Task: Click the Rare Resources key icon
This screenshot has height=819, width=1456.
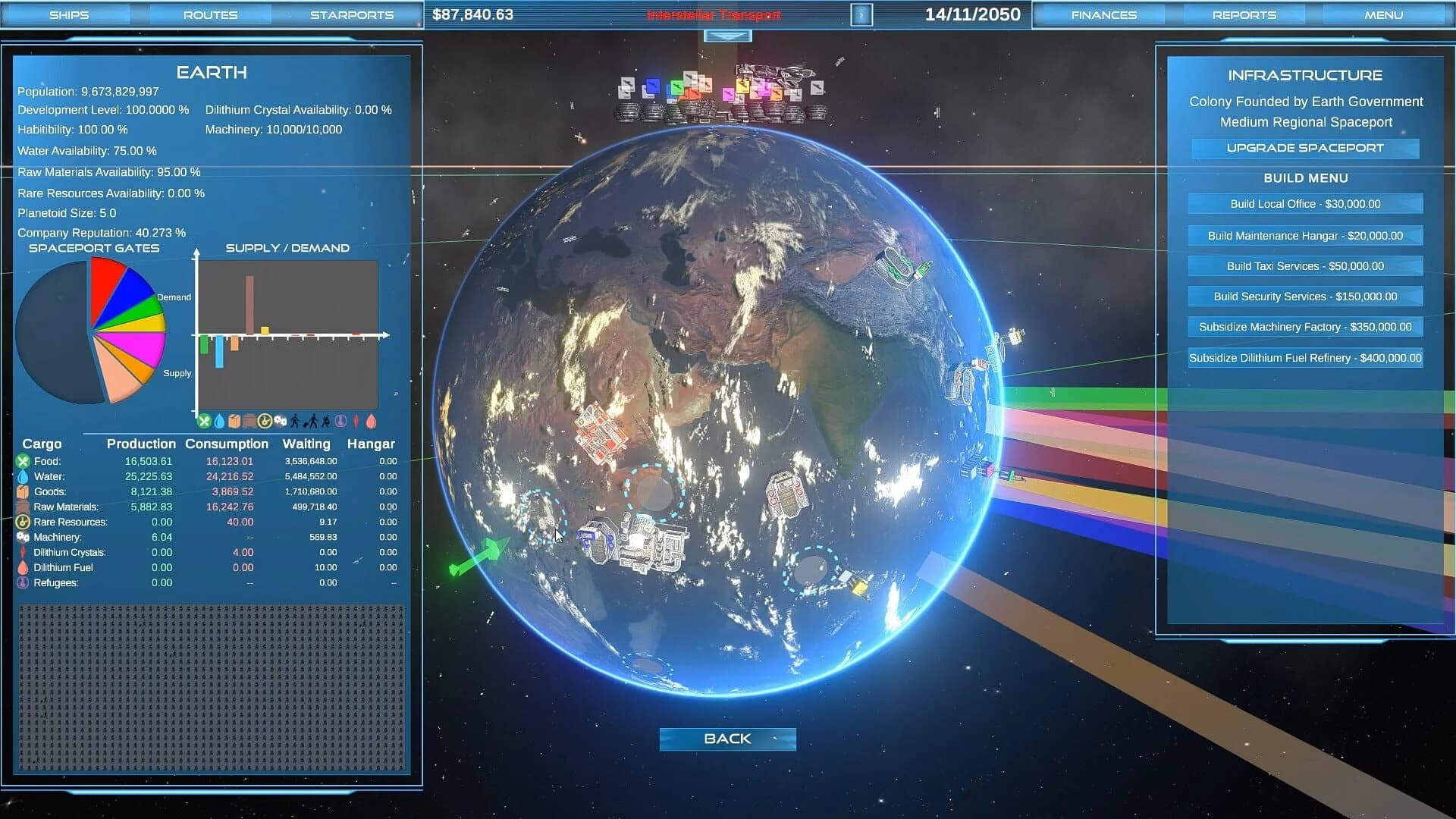Action: coord(21,522)
